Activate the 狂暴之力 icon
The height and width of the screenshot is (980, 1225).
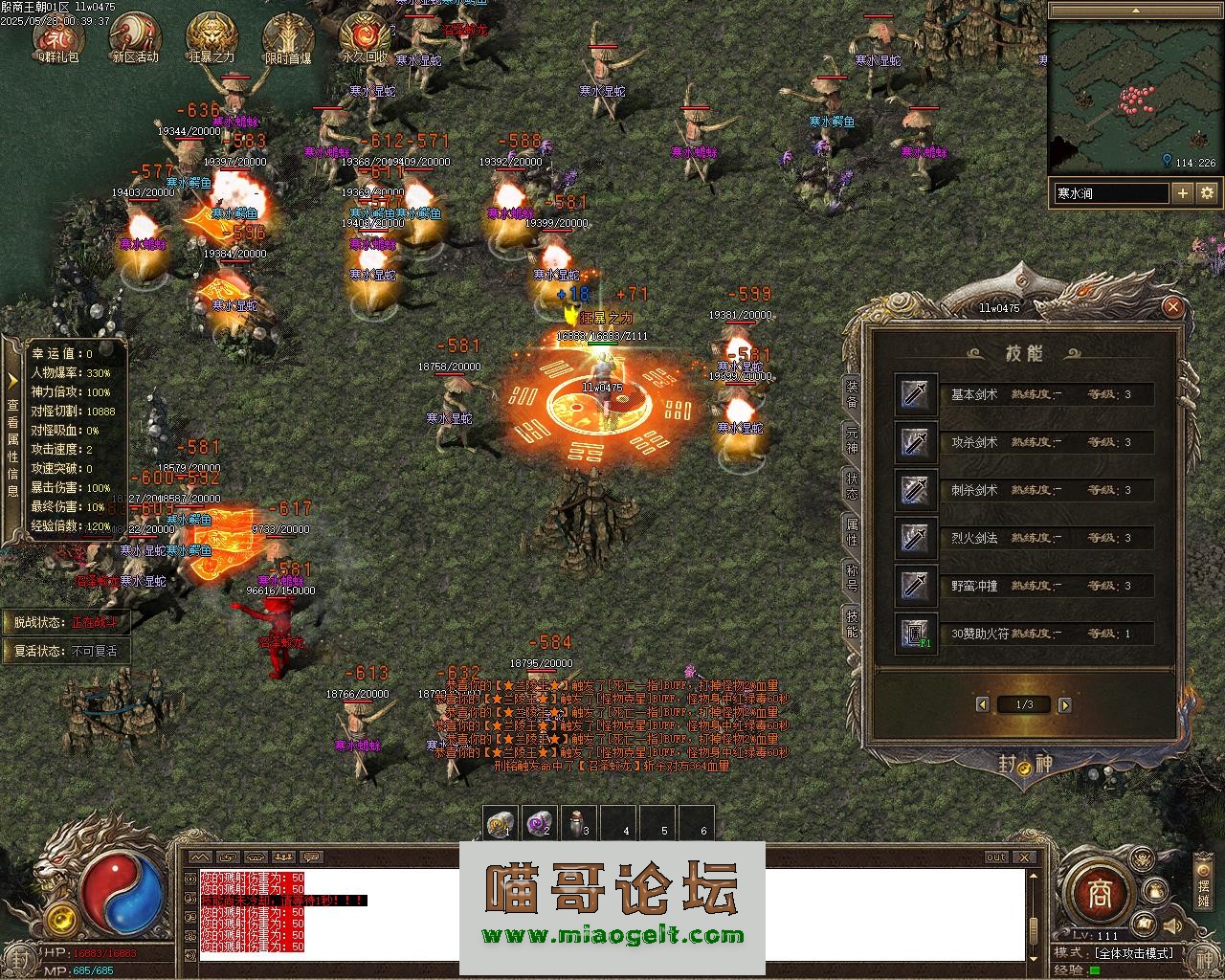pyautogui.click(x=212, y=38)
